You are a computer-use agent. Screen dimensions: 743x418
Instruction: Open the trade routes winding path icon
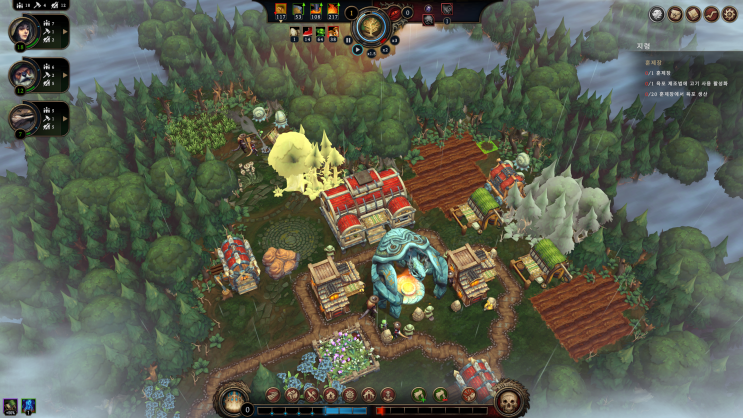point(711,14)
